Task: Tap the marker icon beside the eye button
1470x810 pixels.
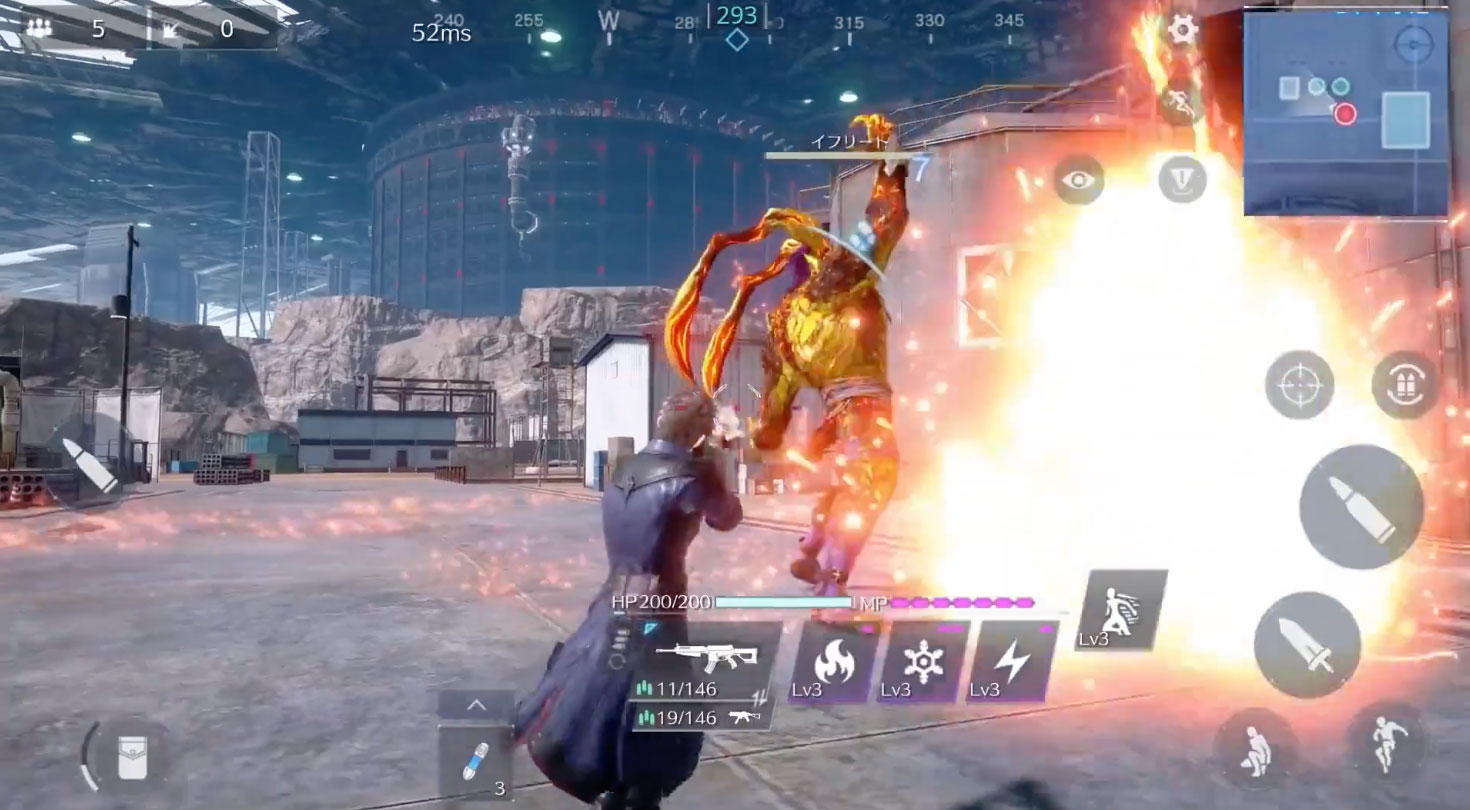Action: (x=1182, y=180)
